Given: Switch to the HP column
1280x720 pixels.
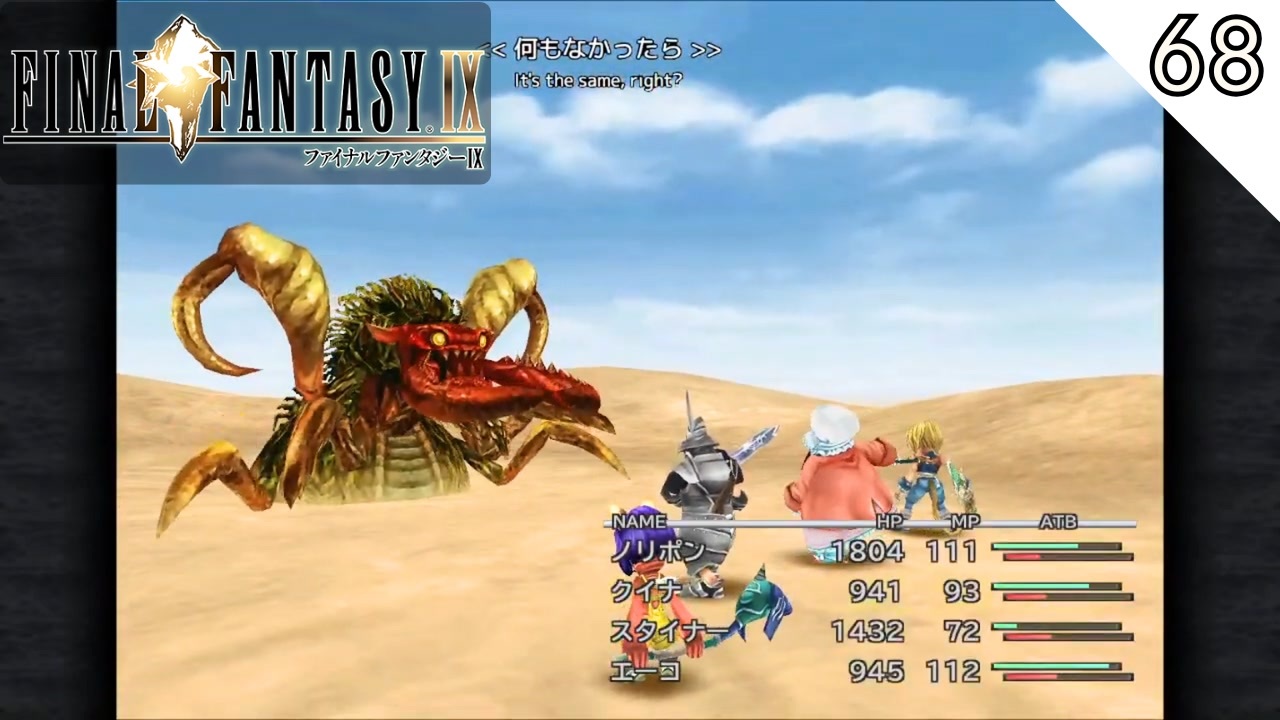Looking at the screenshot, I should pos(890,521).
